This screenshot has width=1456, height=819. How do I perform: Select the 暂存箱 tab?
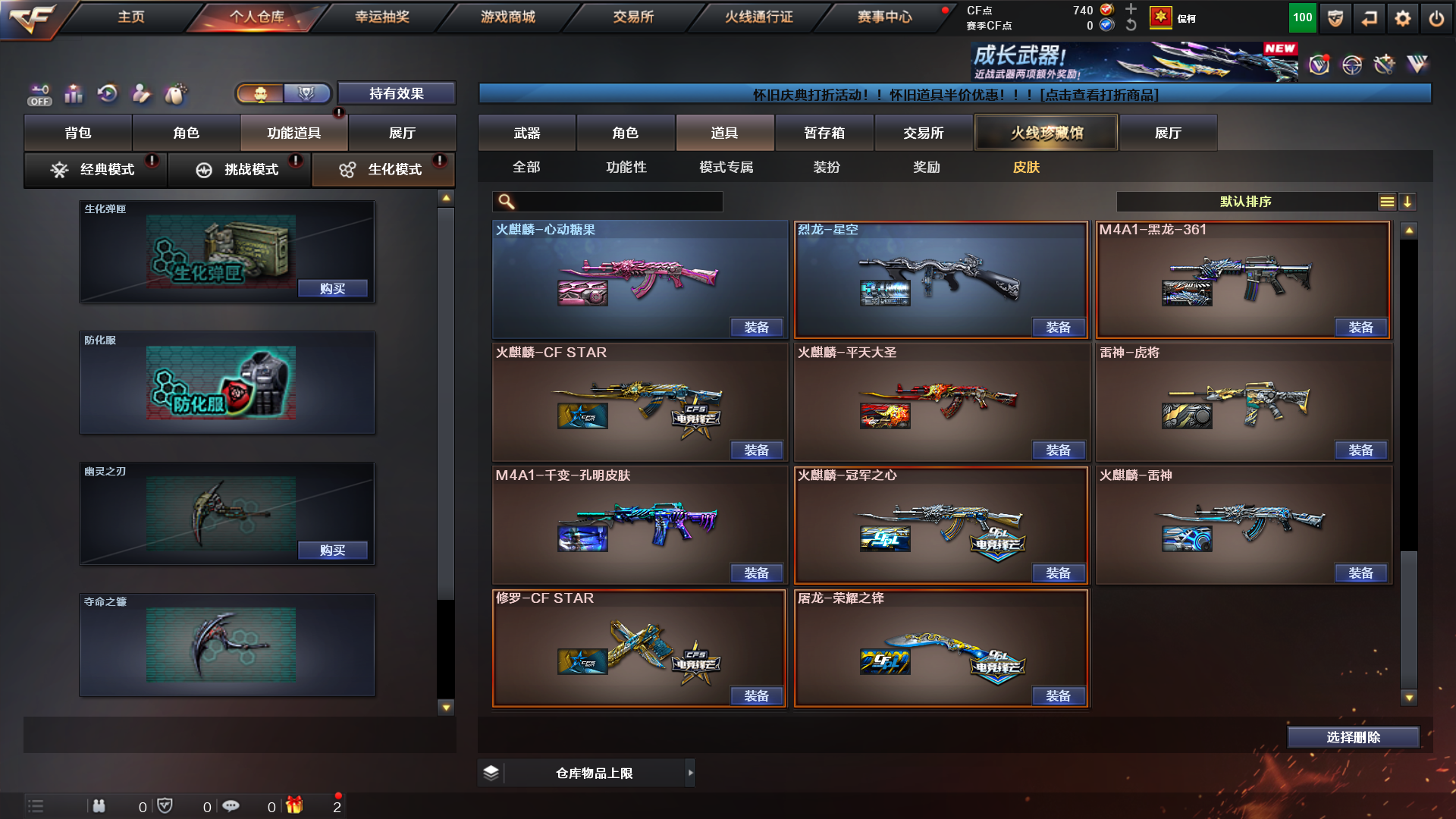pos(824,133)
